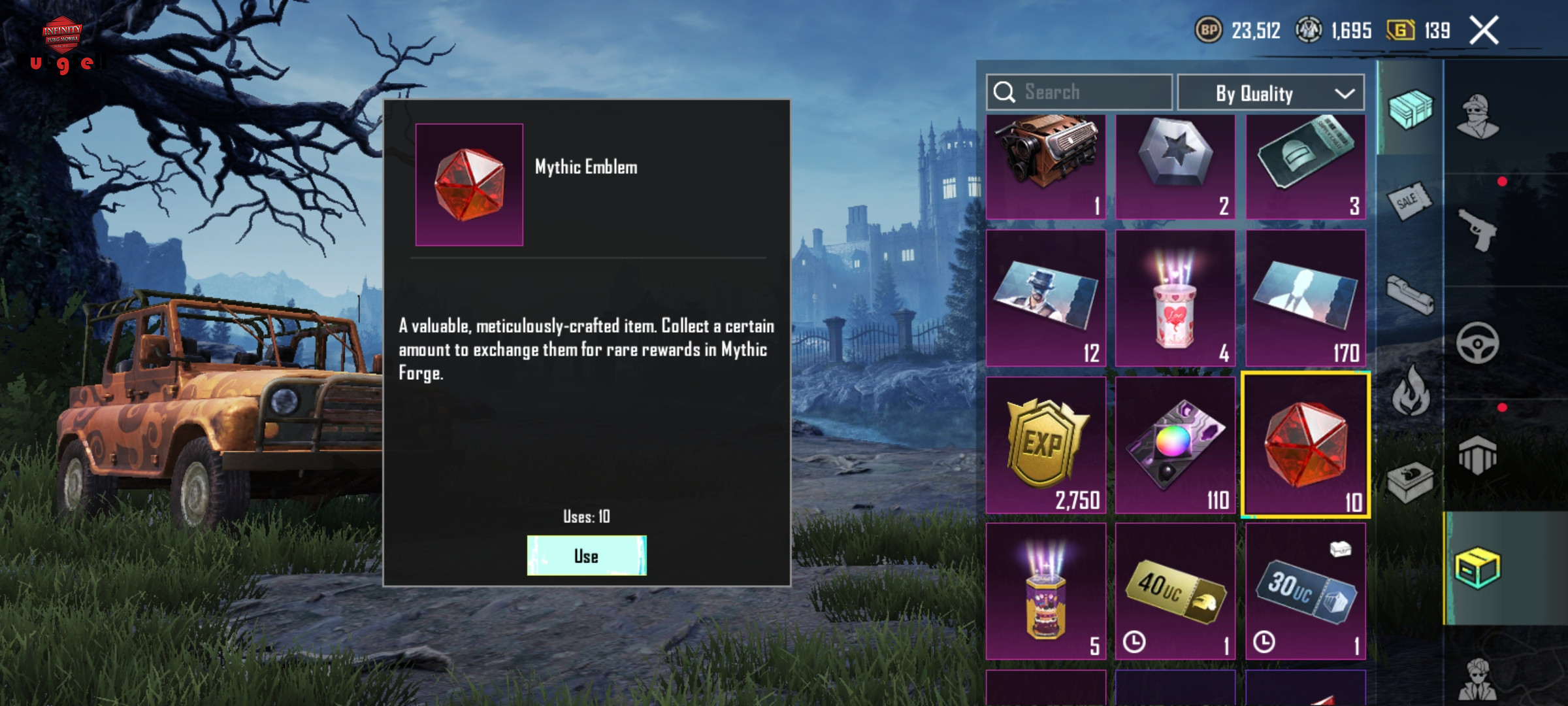The image size is (1568, 706).
Task: Click the inventory Search field
Action: (x=1079, y=92)
